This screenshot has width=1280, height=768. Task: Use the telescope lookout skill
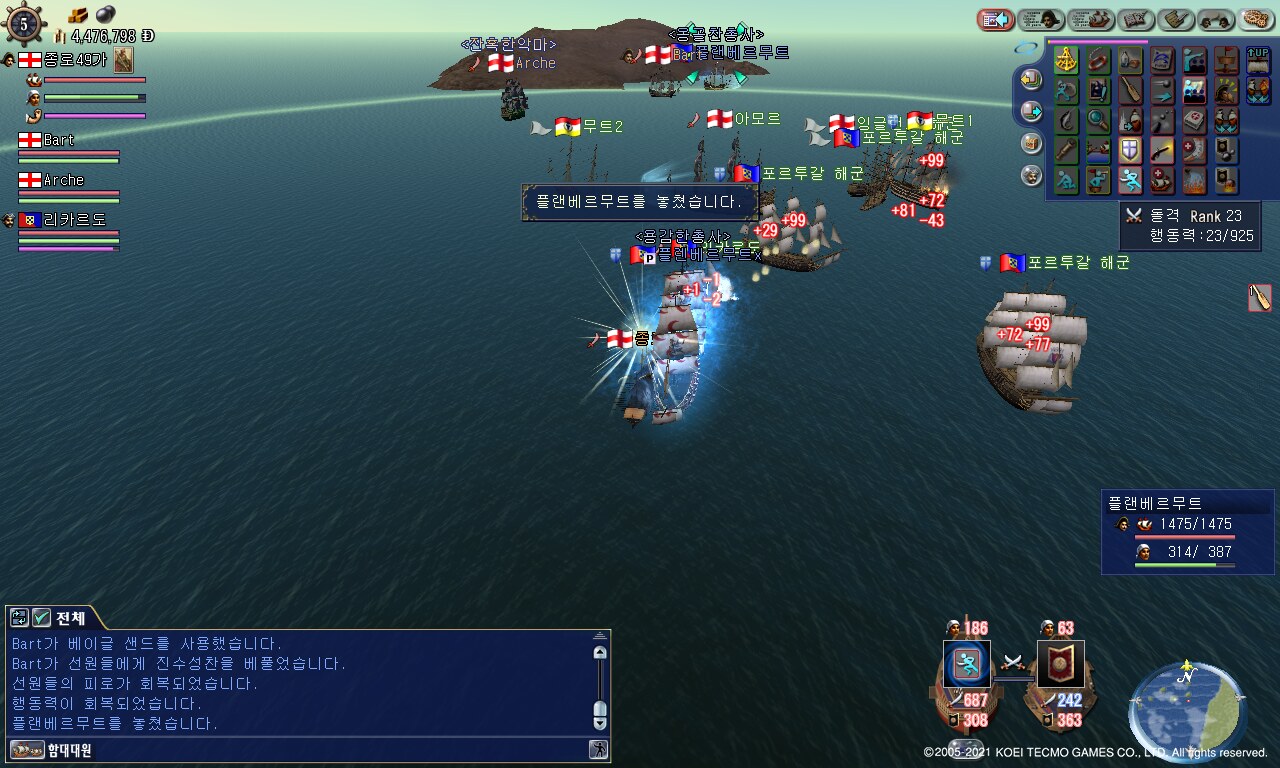tap(1066, 150)
